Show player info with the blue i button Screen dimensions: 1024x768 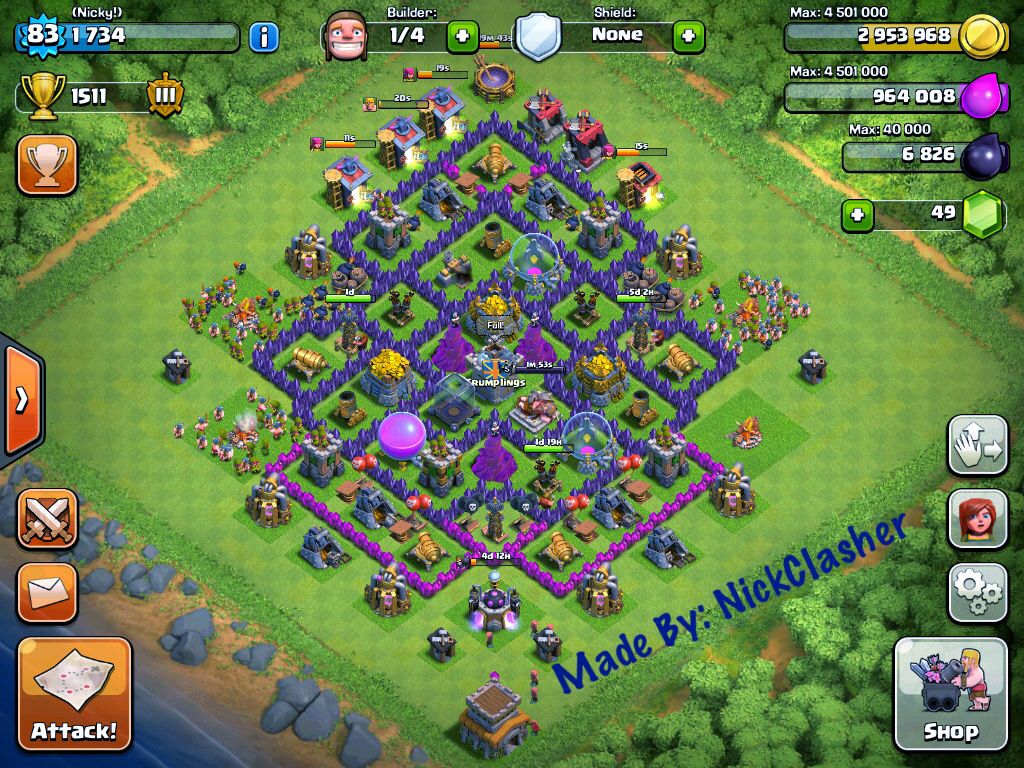263,38
